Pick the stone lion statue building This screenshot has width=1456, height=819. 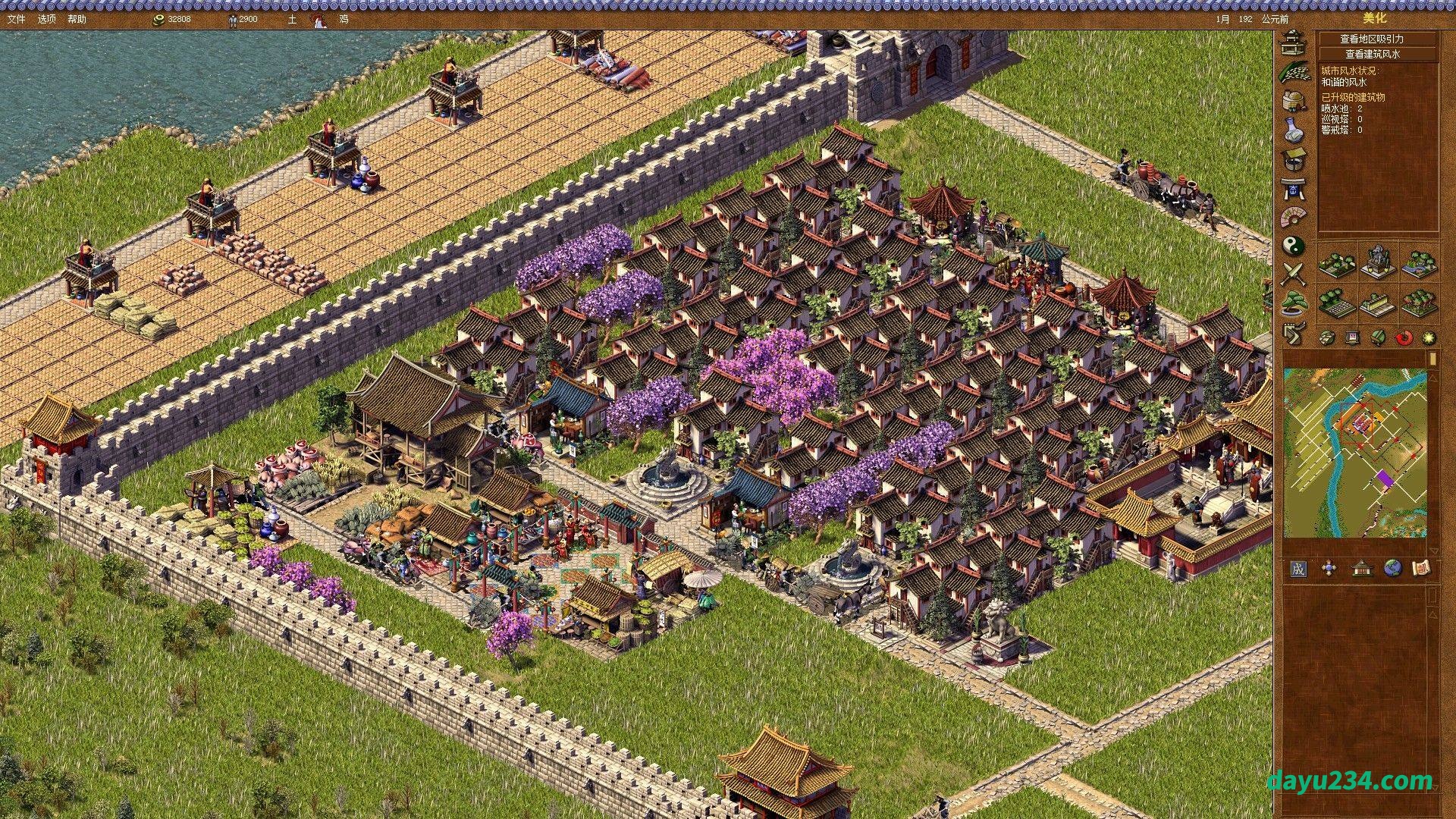1376,262
